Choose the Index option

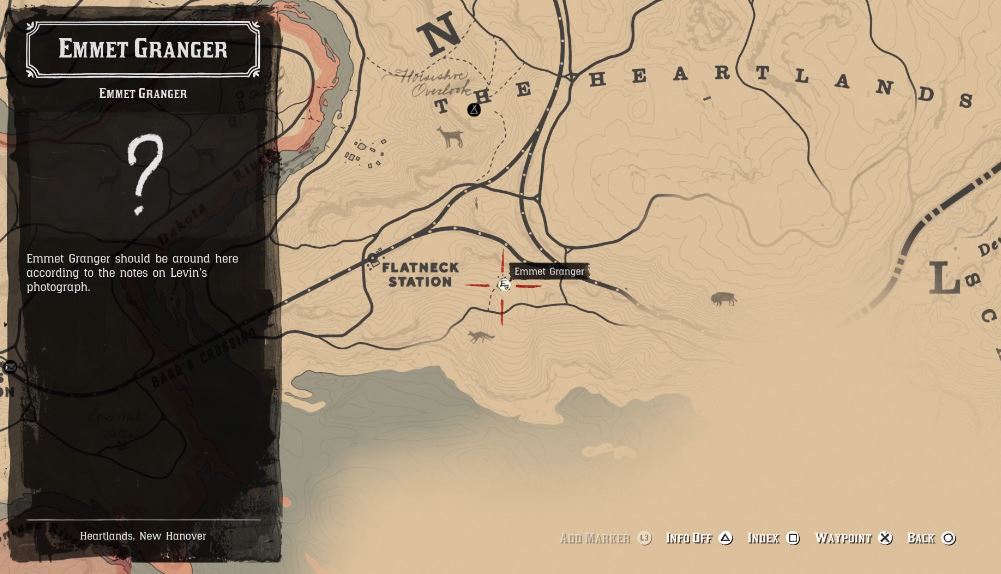coord(773,538)
